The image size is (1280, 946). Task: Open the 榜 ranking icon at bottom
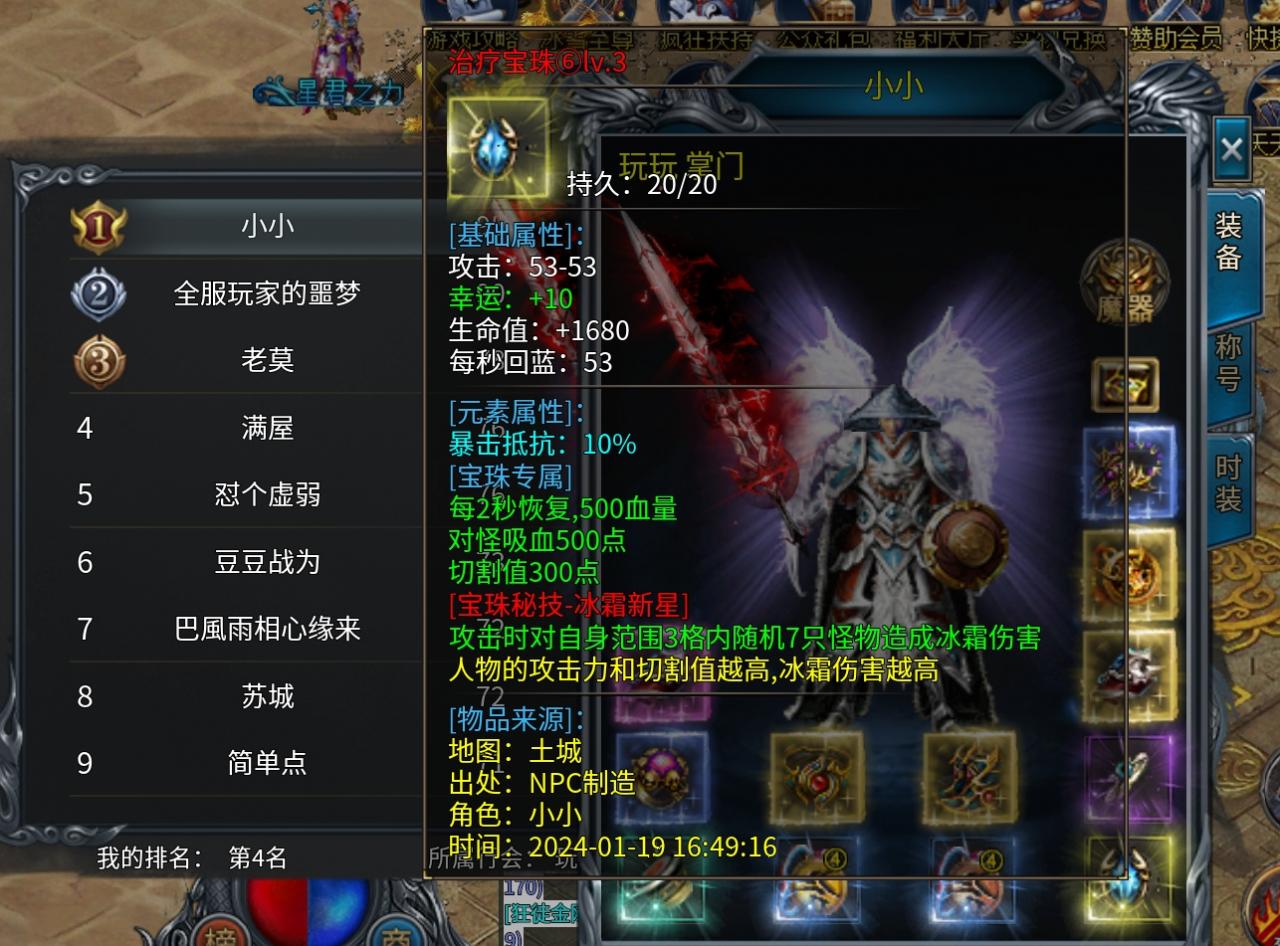coord(220,938)
